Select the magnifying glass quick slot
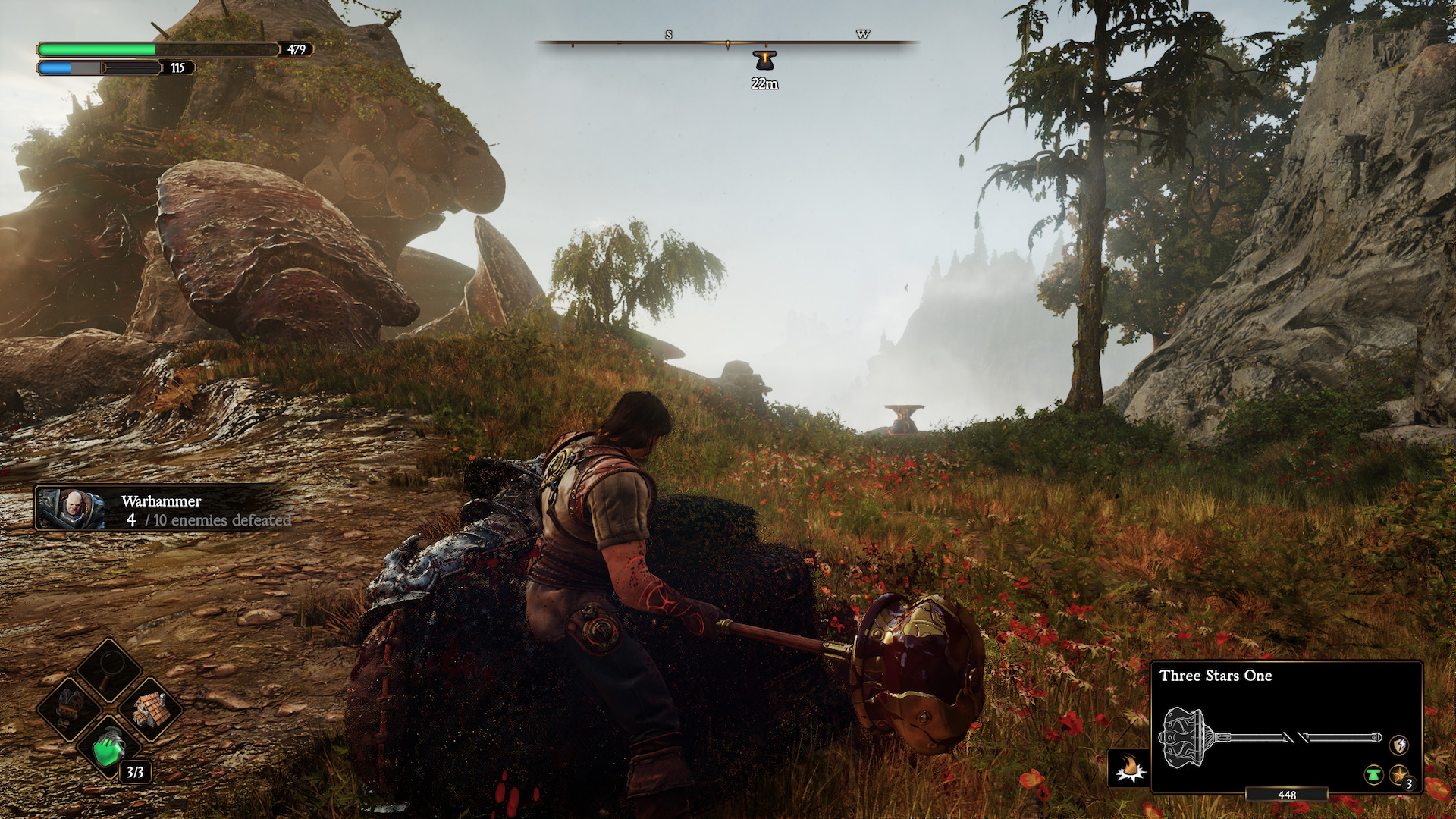The image size is (1456, 819). click(110, 669)
